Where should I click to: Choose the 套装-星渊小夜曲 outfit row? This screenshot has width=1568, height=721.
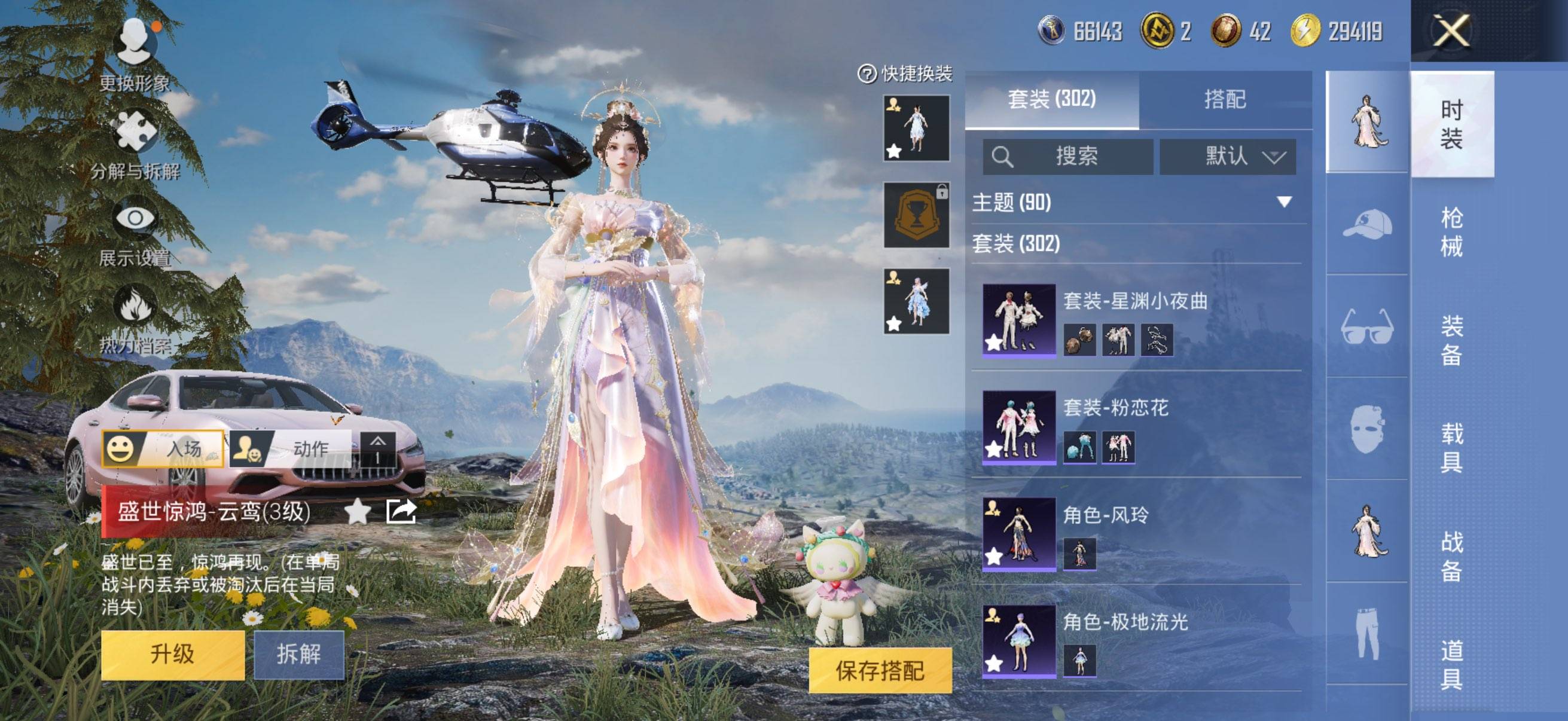1136,319
